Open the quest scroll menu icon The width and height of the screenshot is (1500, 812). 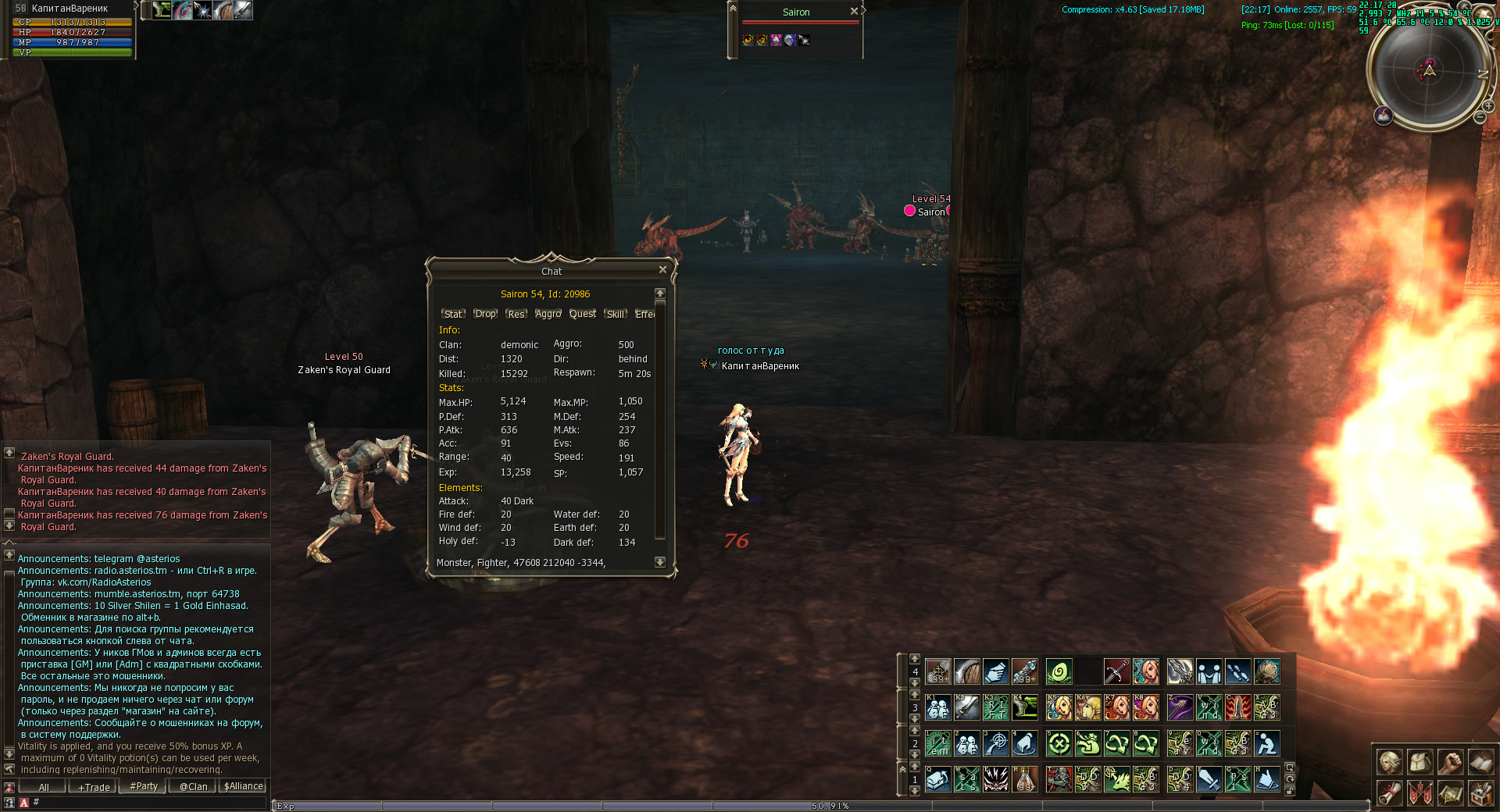[1389, 793]
